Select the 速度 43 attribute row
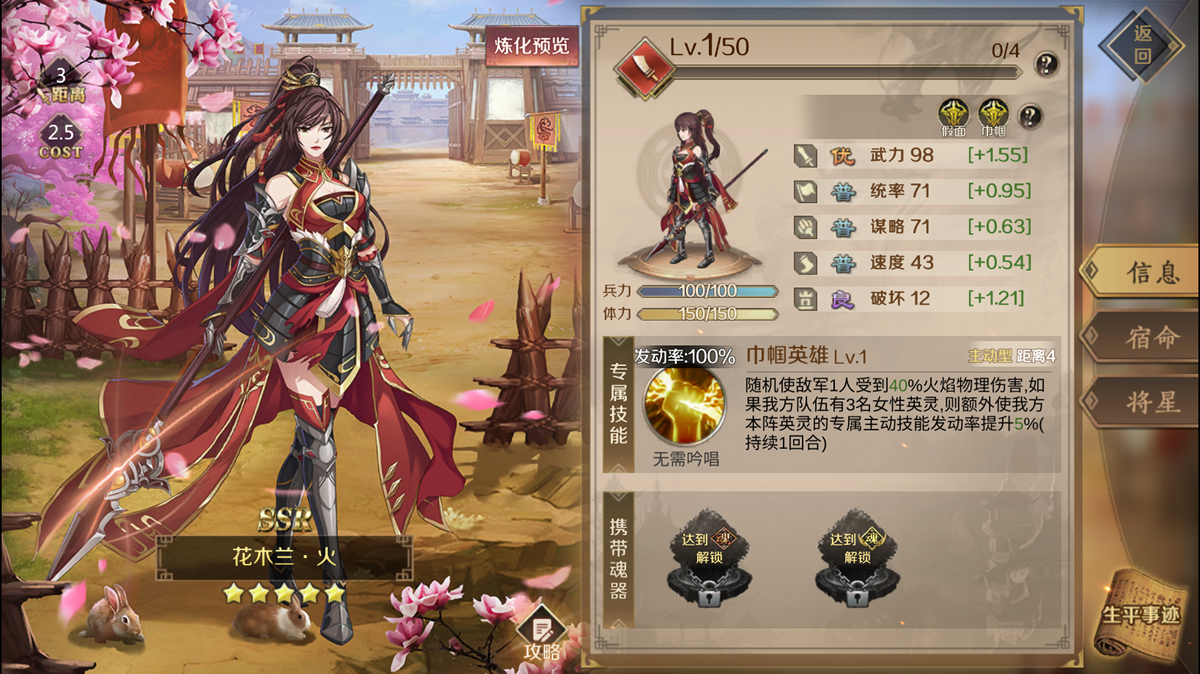The height and width of the screenshot is (674, 1200). click(911, 262)
